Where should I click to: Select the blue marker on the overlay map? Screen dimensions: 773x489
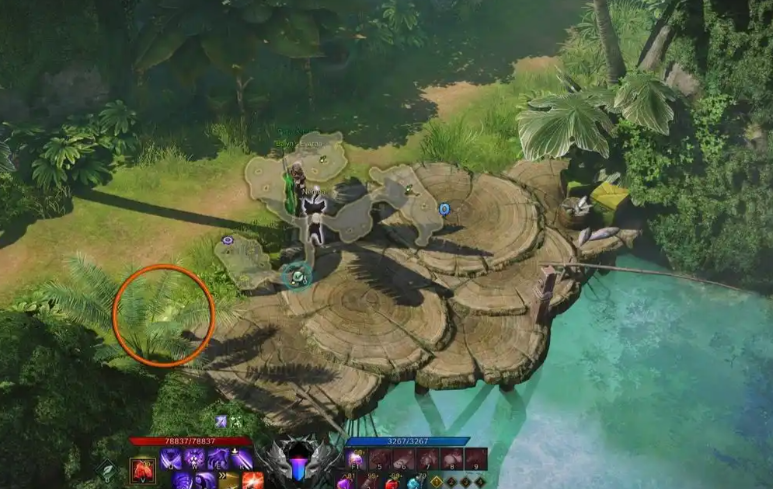[444, 209]
